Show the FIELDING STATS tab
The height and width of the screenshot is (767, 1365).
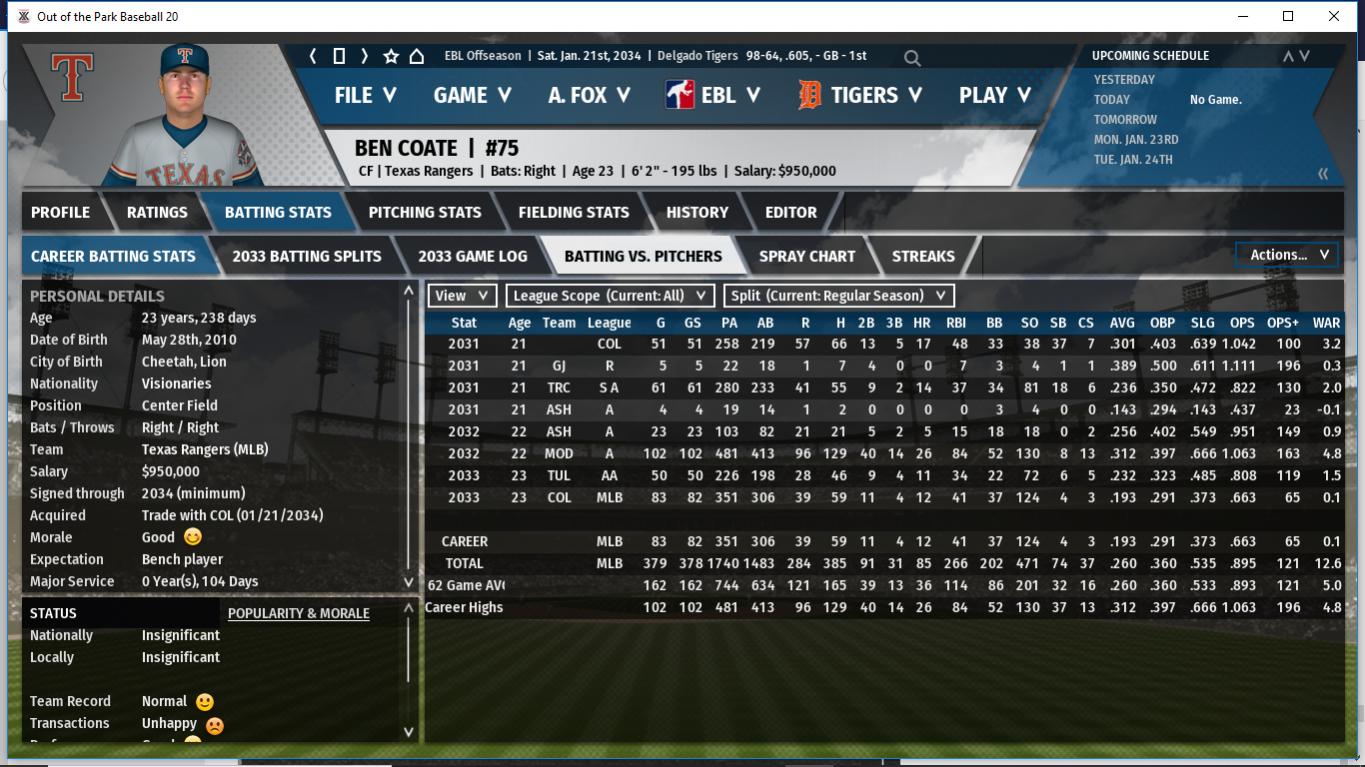click(573, 212)
